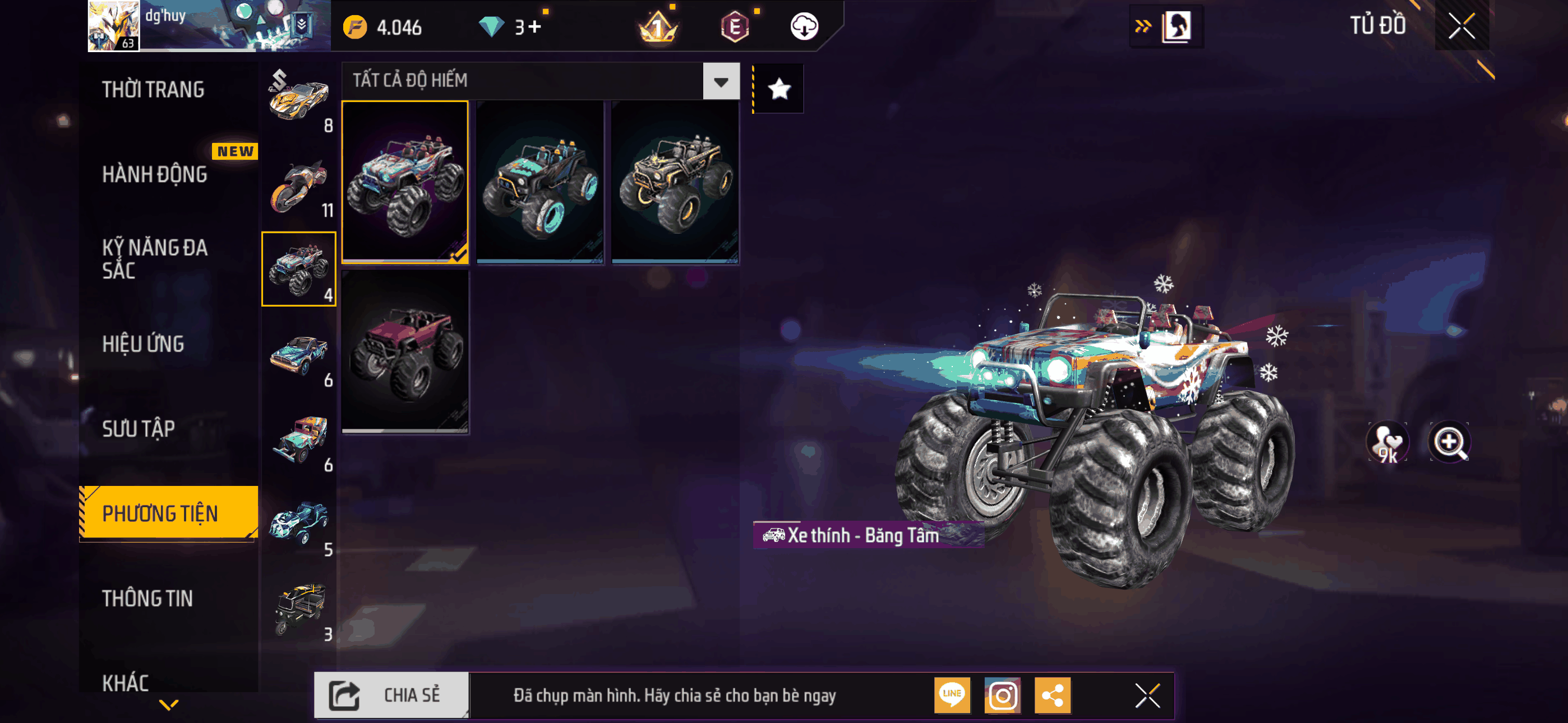Toggle the star favorites filter
Screen dimensions: 1568x723
(779, 90)
